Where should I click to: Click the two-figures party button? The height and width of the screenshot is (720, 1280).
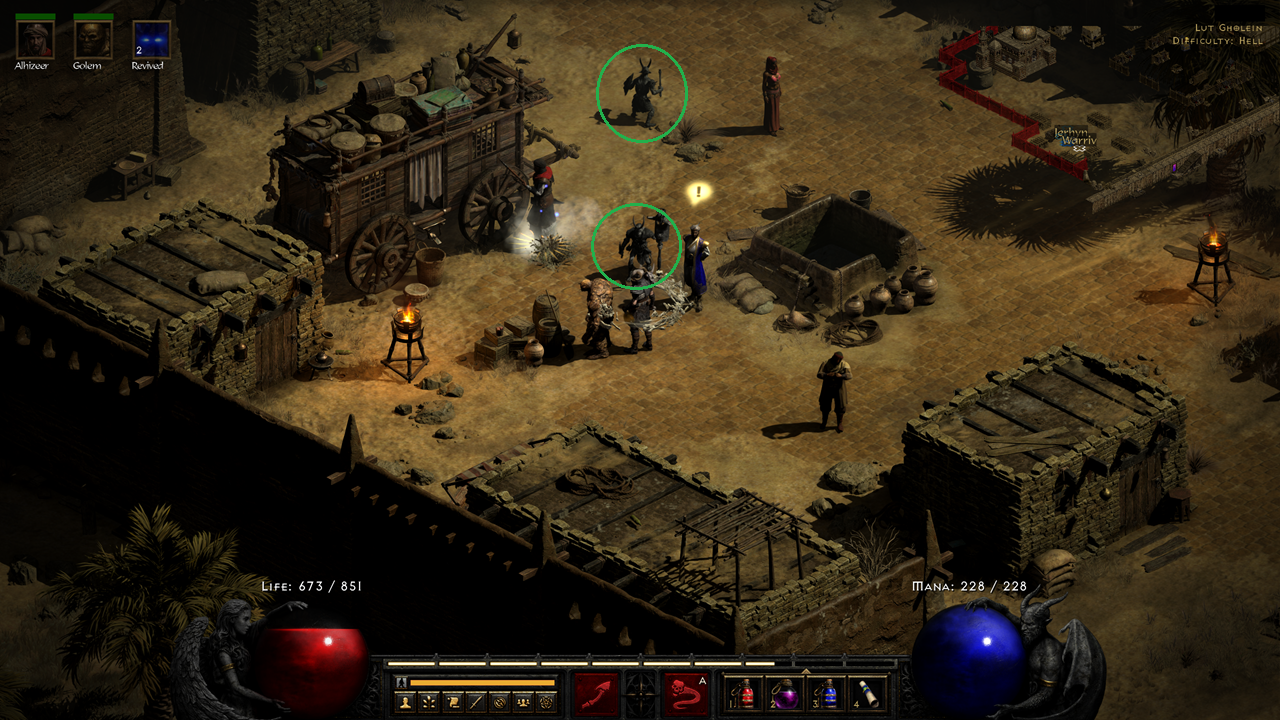[x=522, y=702]
